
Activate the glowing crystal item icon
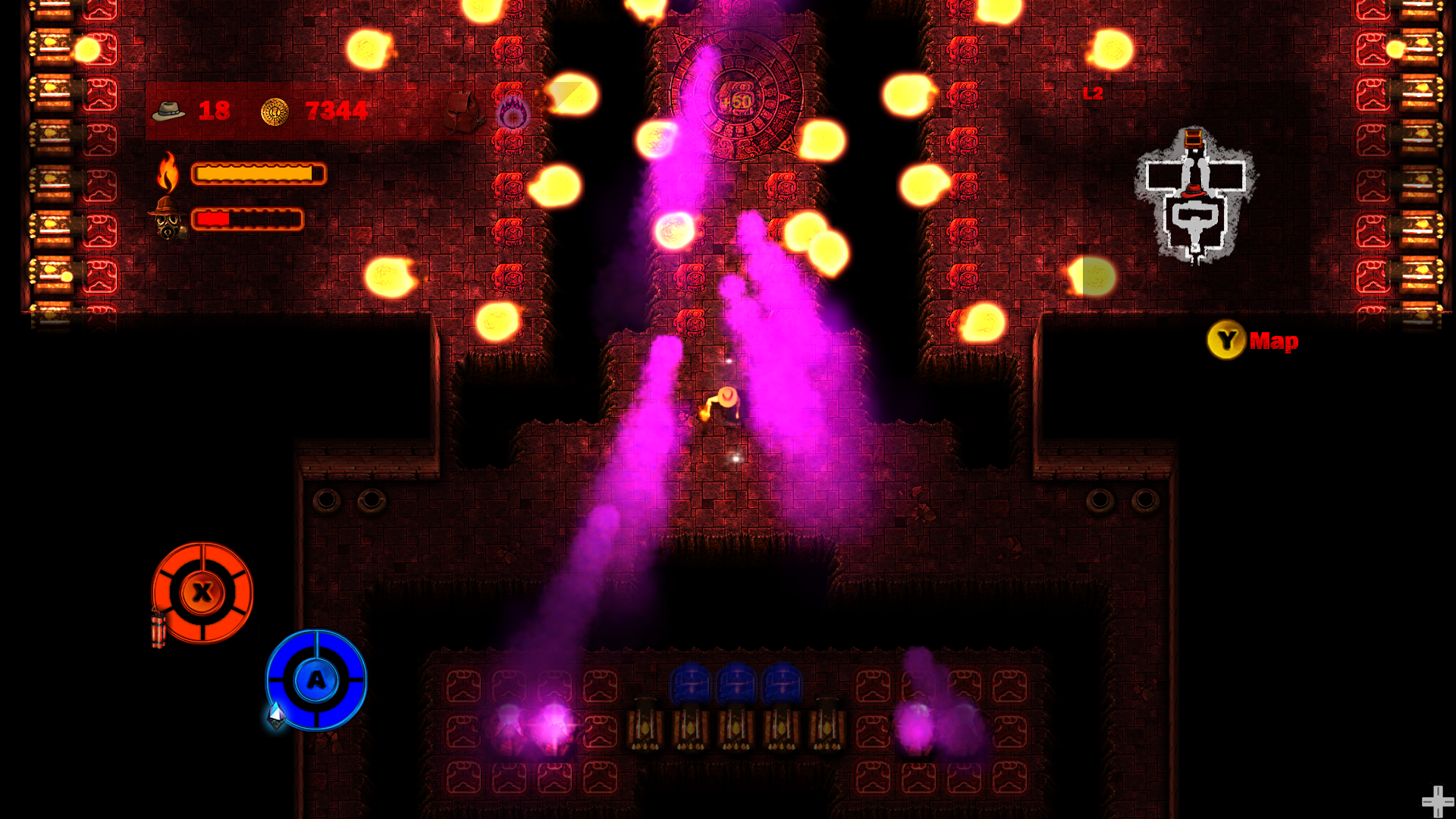pyautogui.click(x=276, y=714)
